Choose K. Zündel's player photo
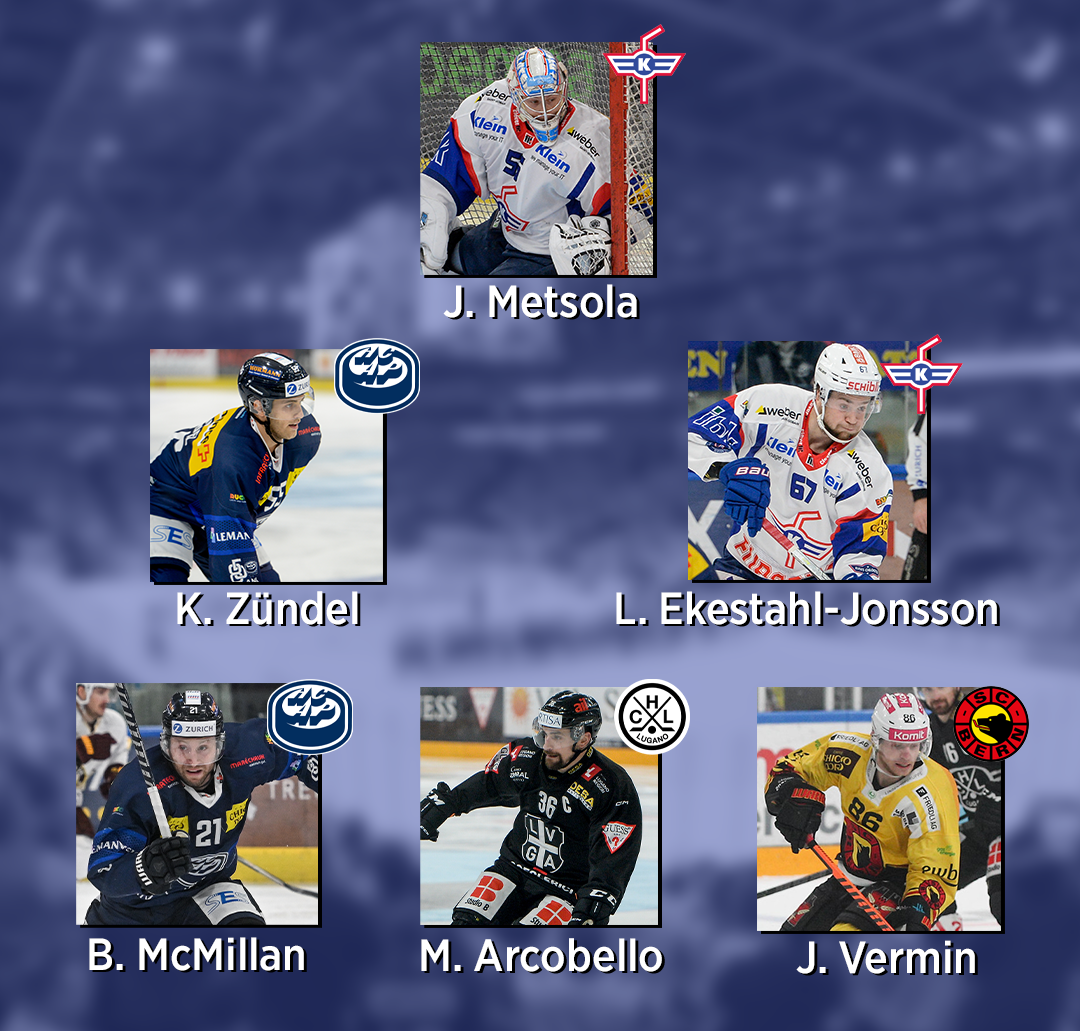The height and width of the screenshot is (1031, 1080). click(x=267, y=466)
